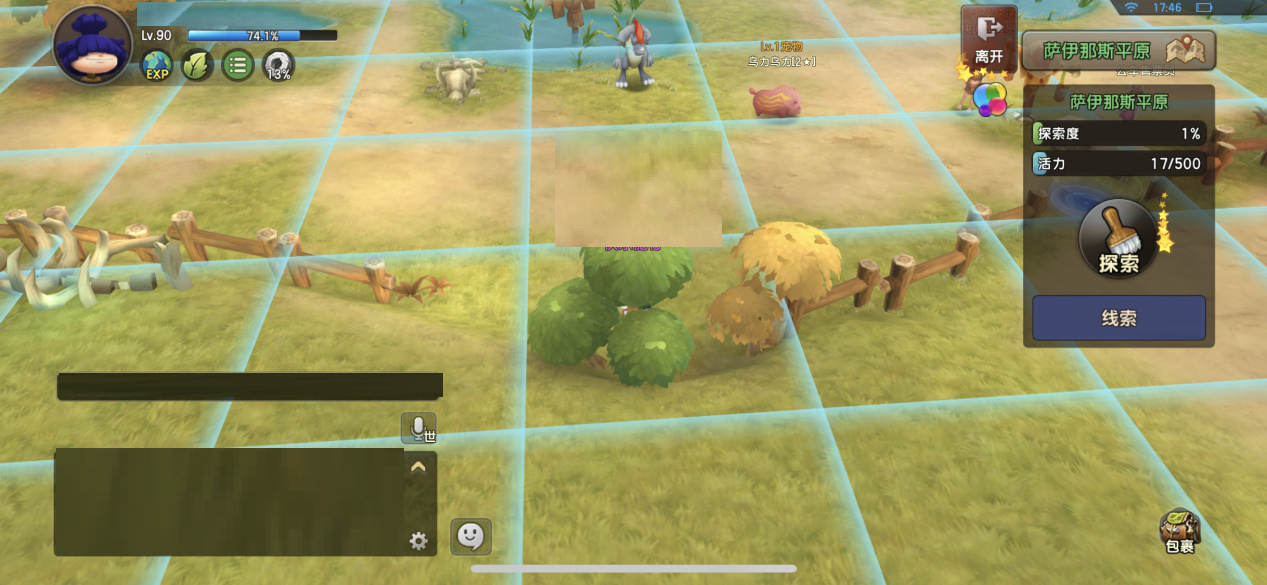
Task: Open chat settings gear icon
Action: coord(418,541)
